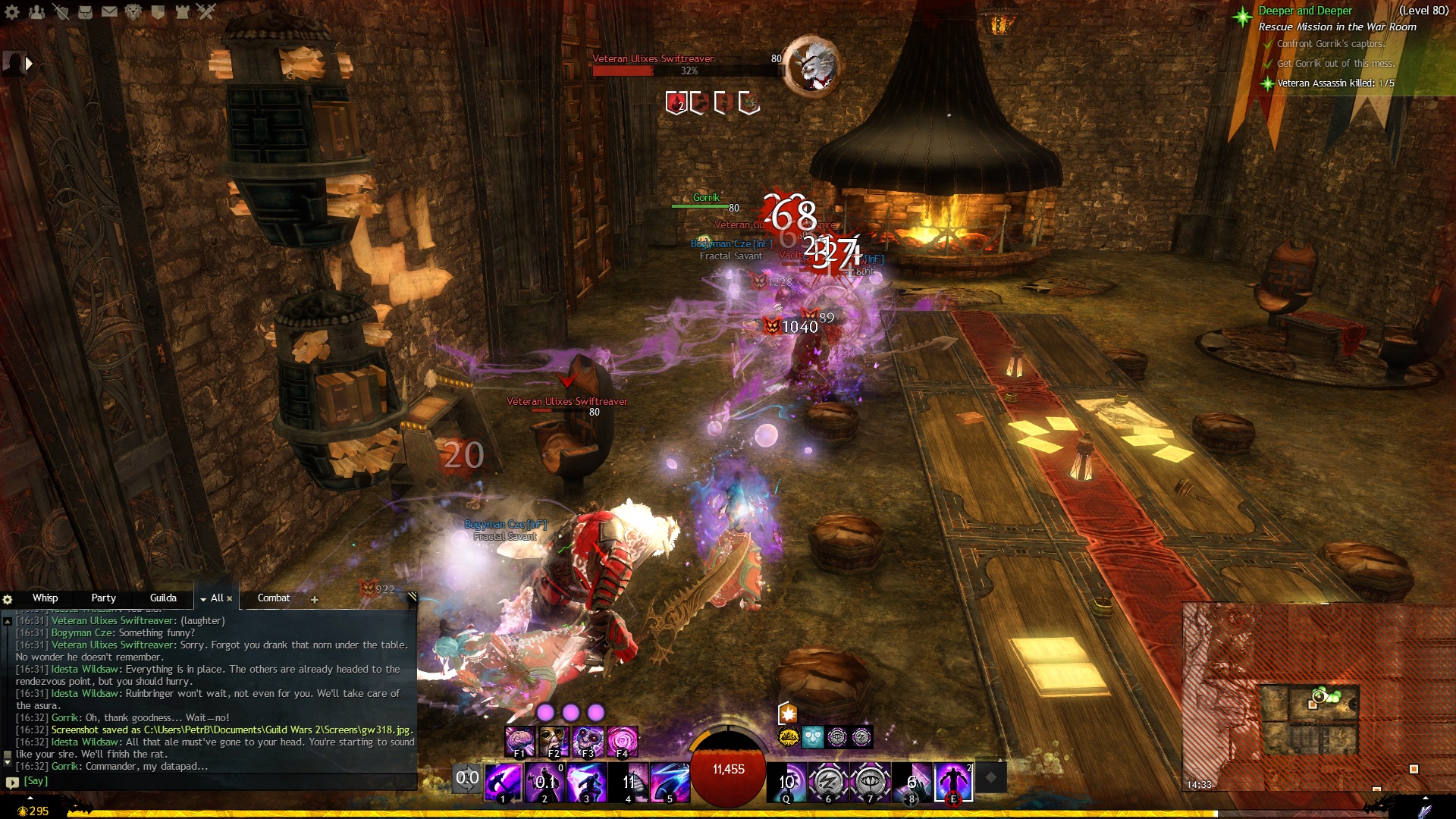Use the axe weapon skill in slot 1
Image resolution: width=1456 pixels, height=819 pixels.
503,782
